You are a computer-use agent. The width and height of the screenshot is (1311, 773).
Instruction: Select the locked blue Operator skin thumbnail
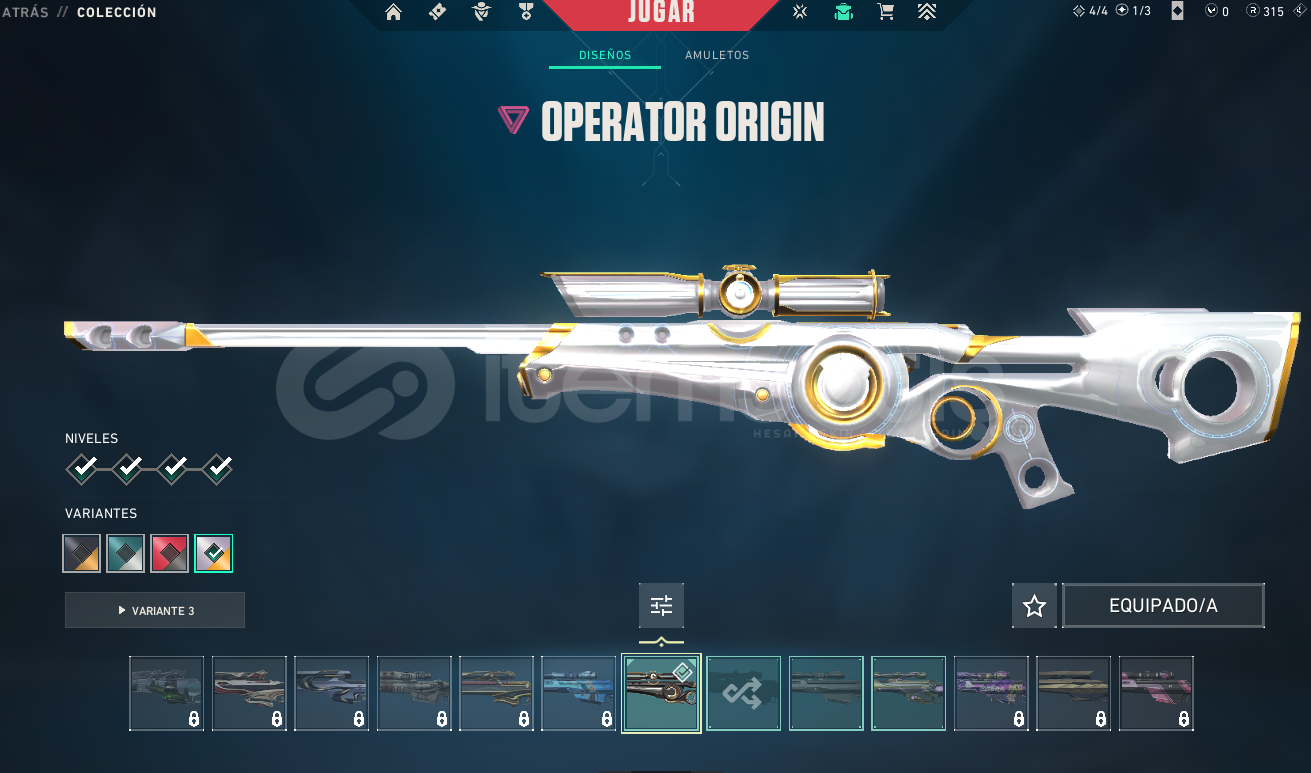tap(579, 693)
